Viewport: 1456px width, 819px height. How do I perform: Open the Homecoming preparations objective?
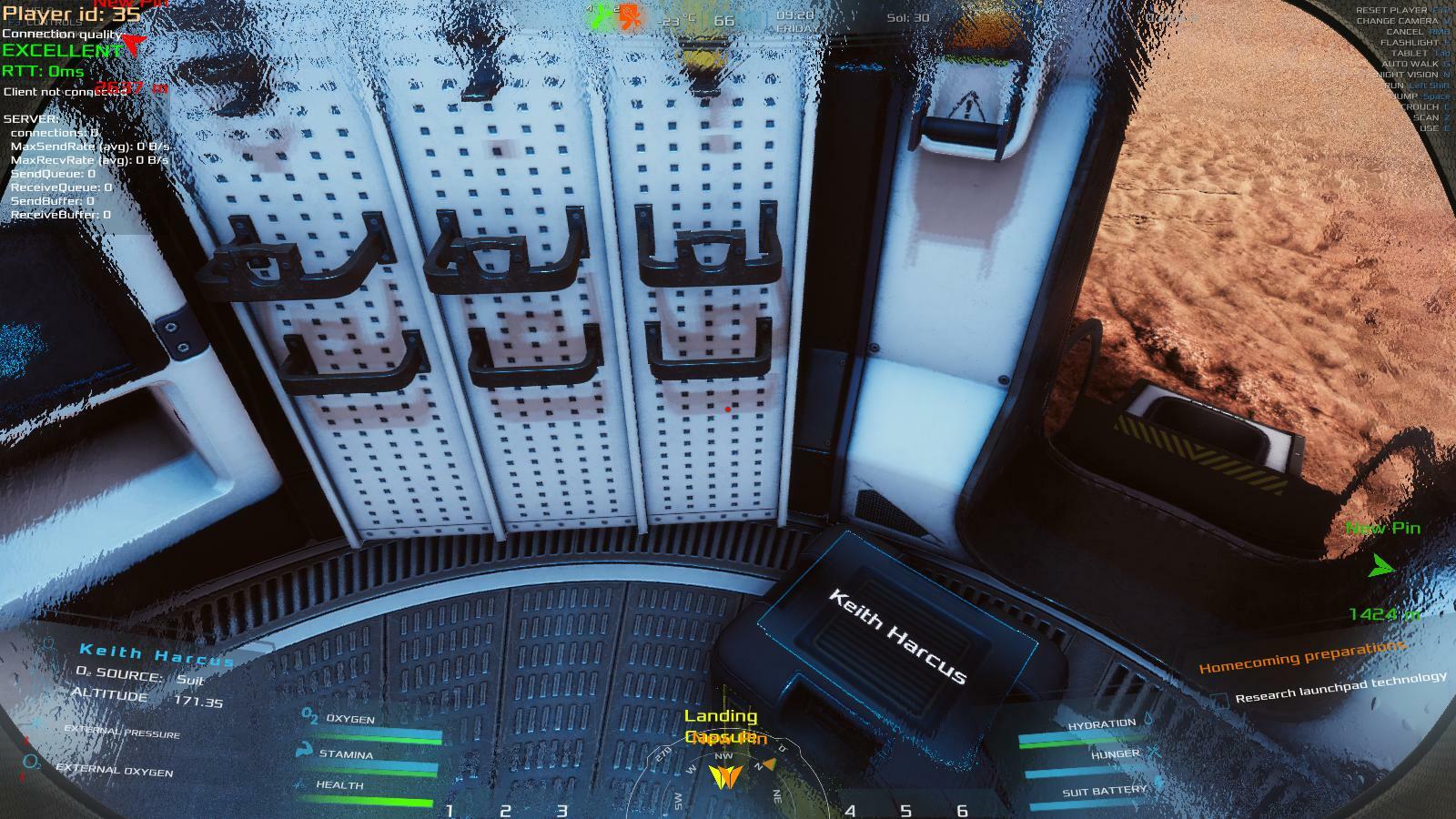[x=1302, y=657]
